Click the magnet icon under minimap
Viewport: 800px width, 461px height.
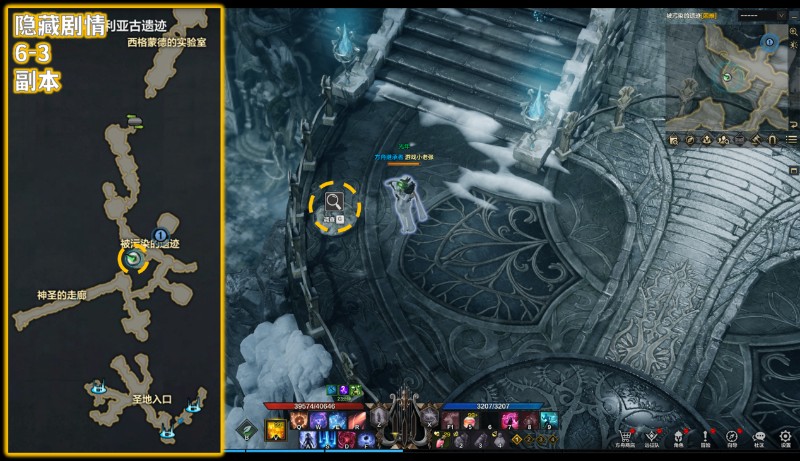(774, 139)
